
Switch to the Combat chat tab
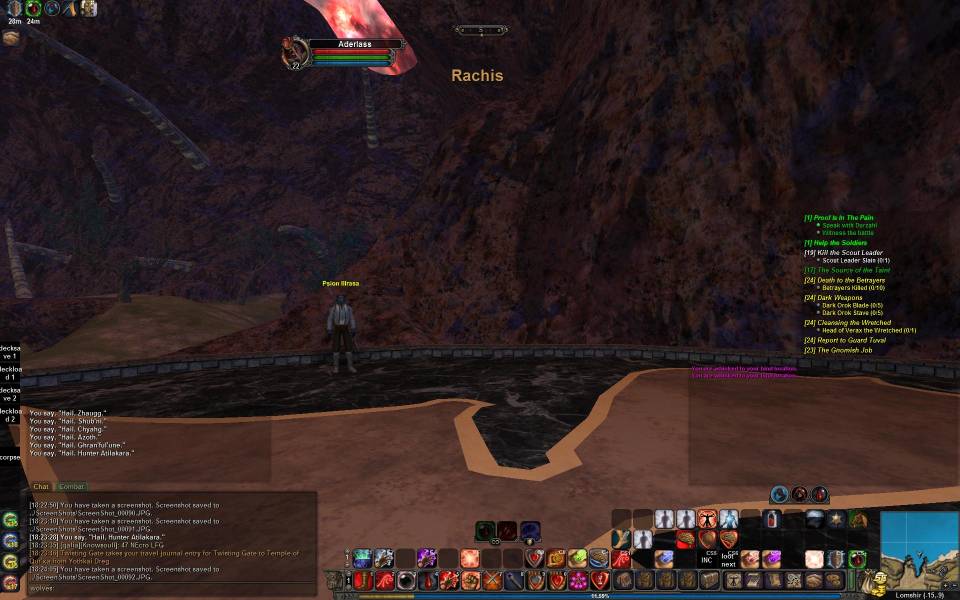(x=71, y=487)
